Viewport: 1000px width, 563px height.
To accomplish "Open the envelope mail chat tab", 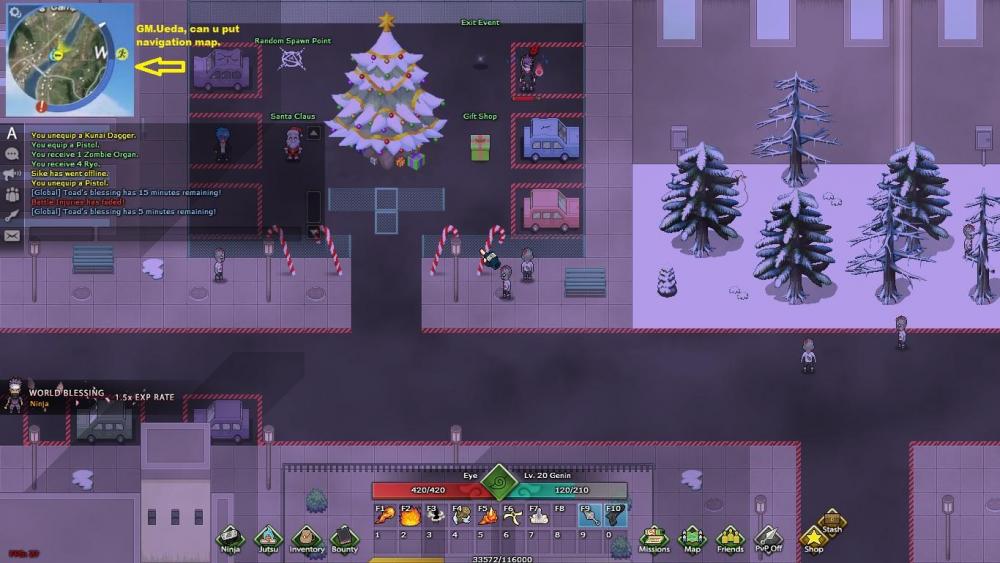I will click(x=12, y=236).
